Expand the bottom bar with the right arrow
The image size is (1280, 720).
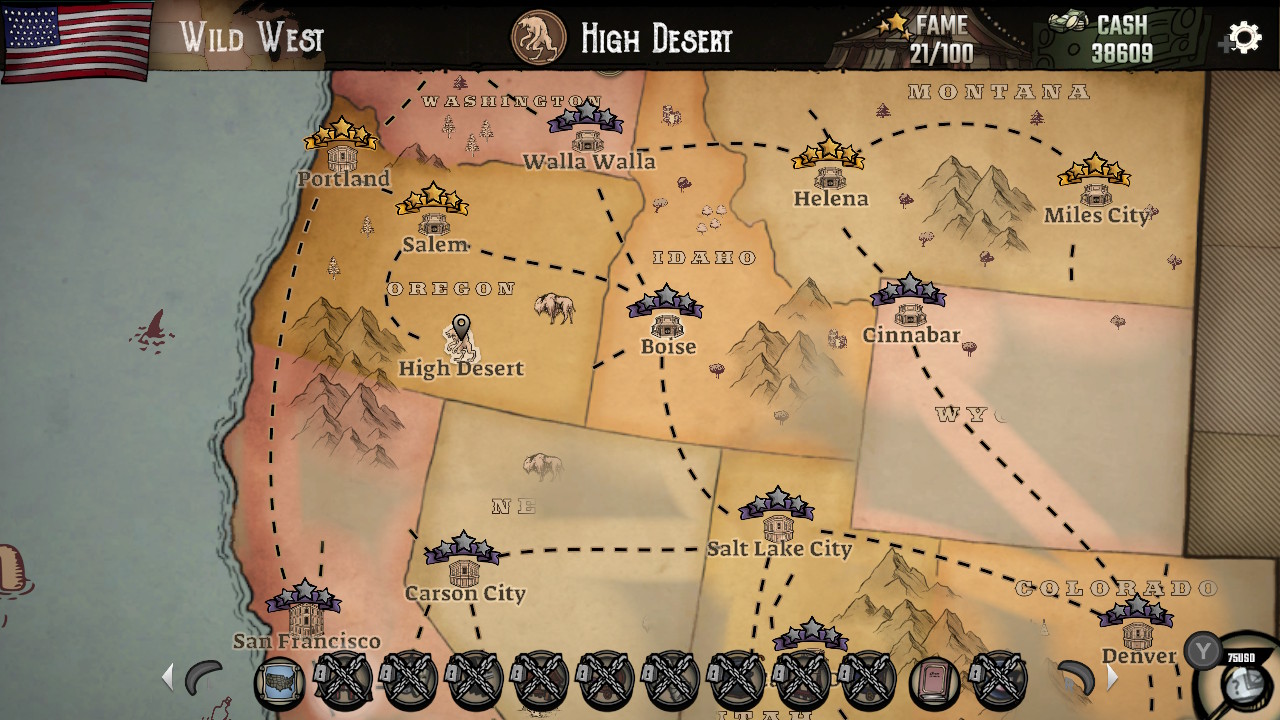(x=1112, y=677)
